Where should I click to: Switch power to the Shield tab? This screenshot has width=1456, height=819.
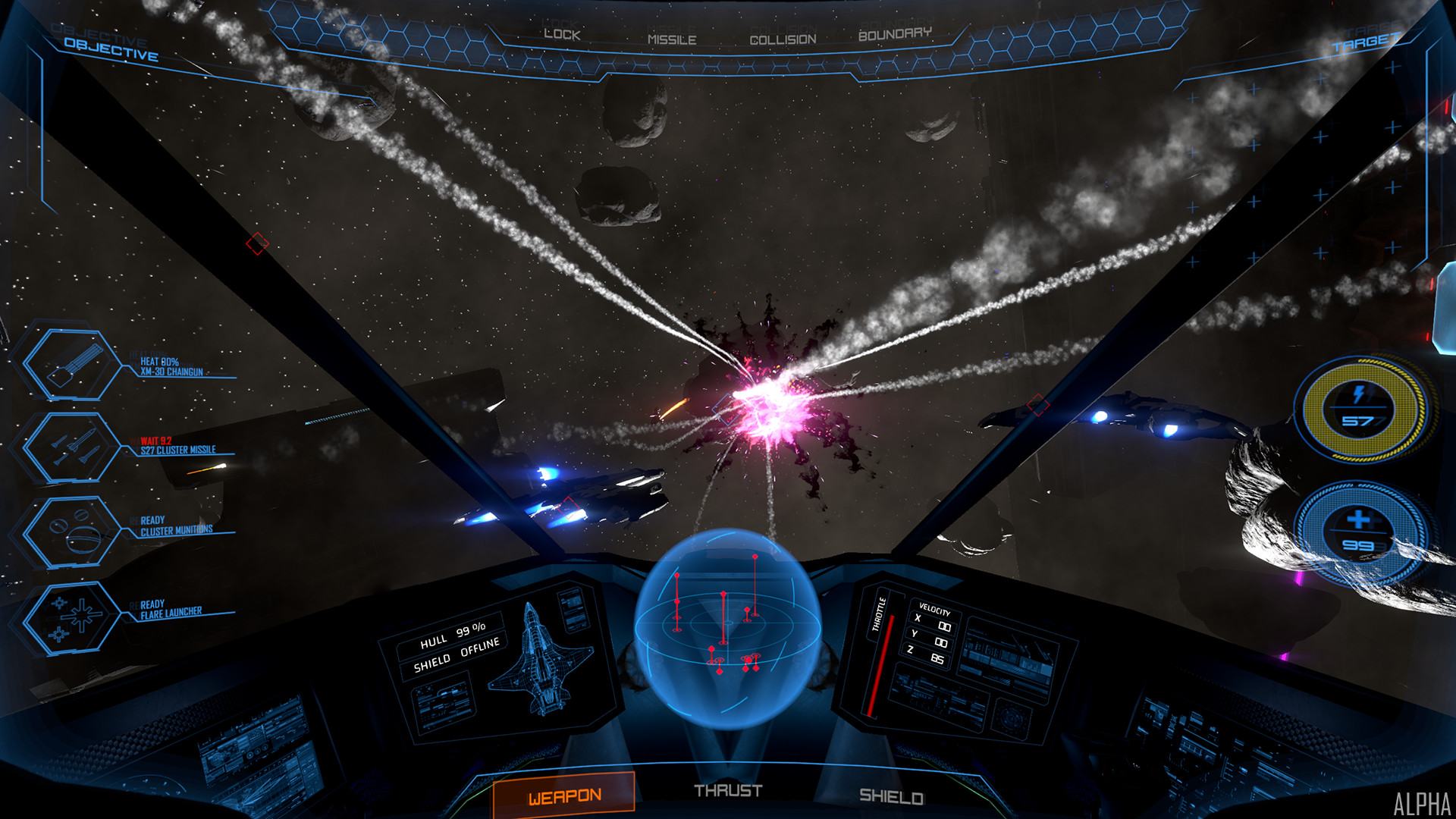[x=891, y=796]
